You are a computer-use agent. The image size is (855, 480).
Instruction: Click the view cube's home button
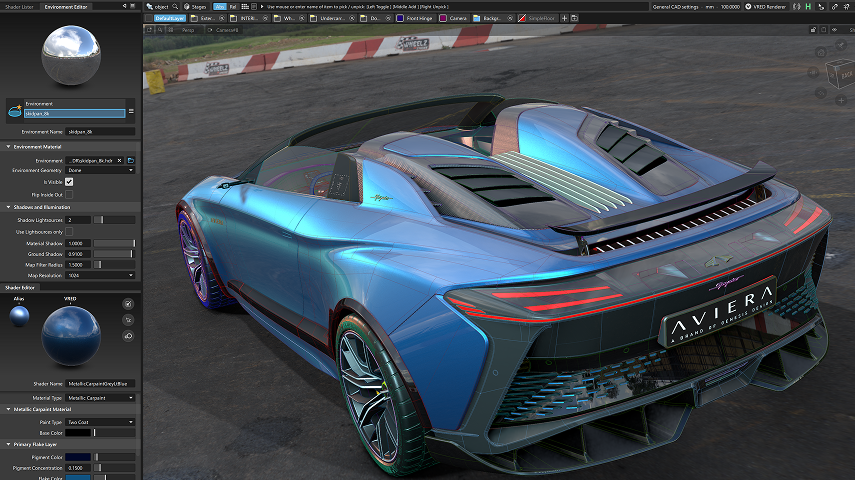pyautogui.click(x=820, y=51)
